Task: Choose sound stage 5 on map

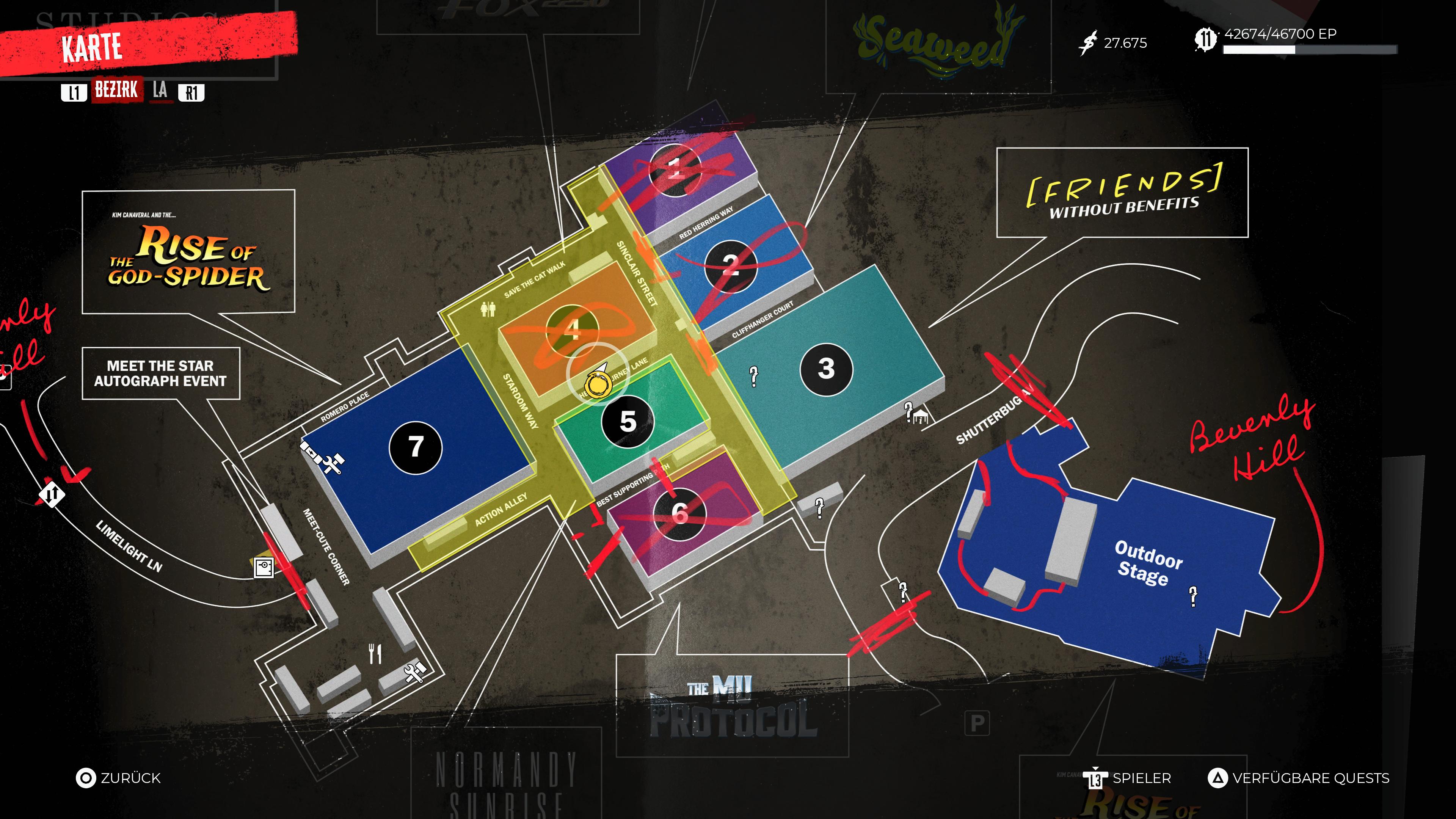Action: pos(628,422)
